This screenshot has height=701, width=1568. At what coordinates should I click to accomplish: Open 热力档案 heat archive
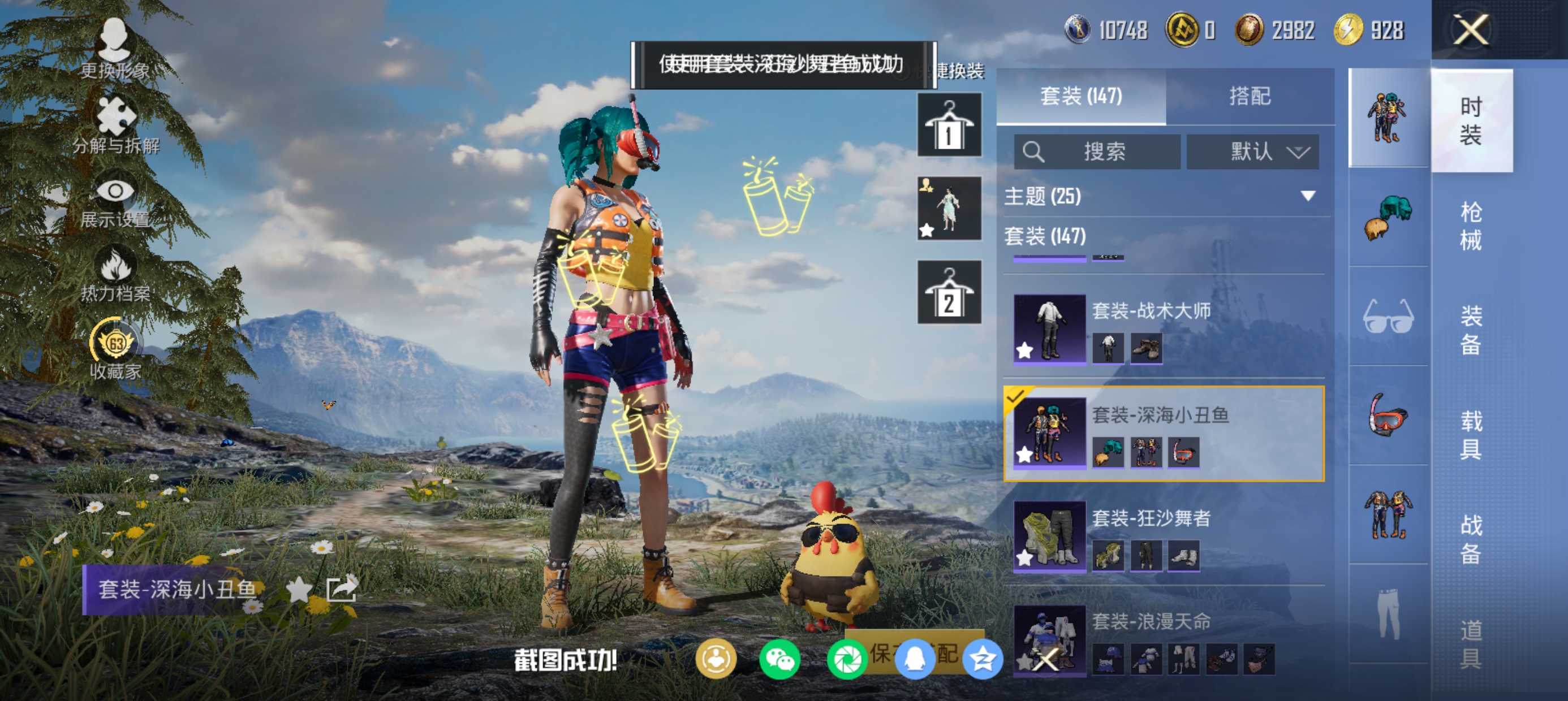[x=115, y=275]
